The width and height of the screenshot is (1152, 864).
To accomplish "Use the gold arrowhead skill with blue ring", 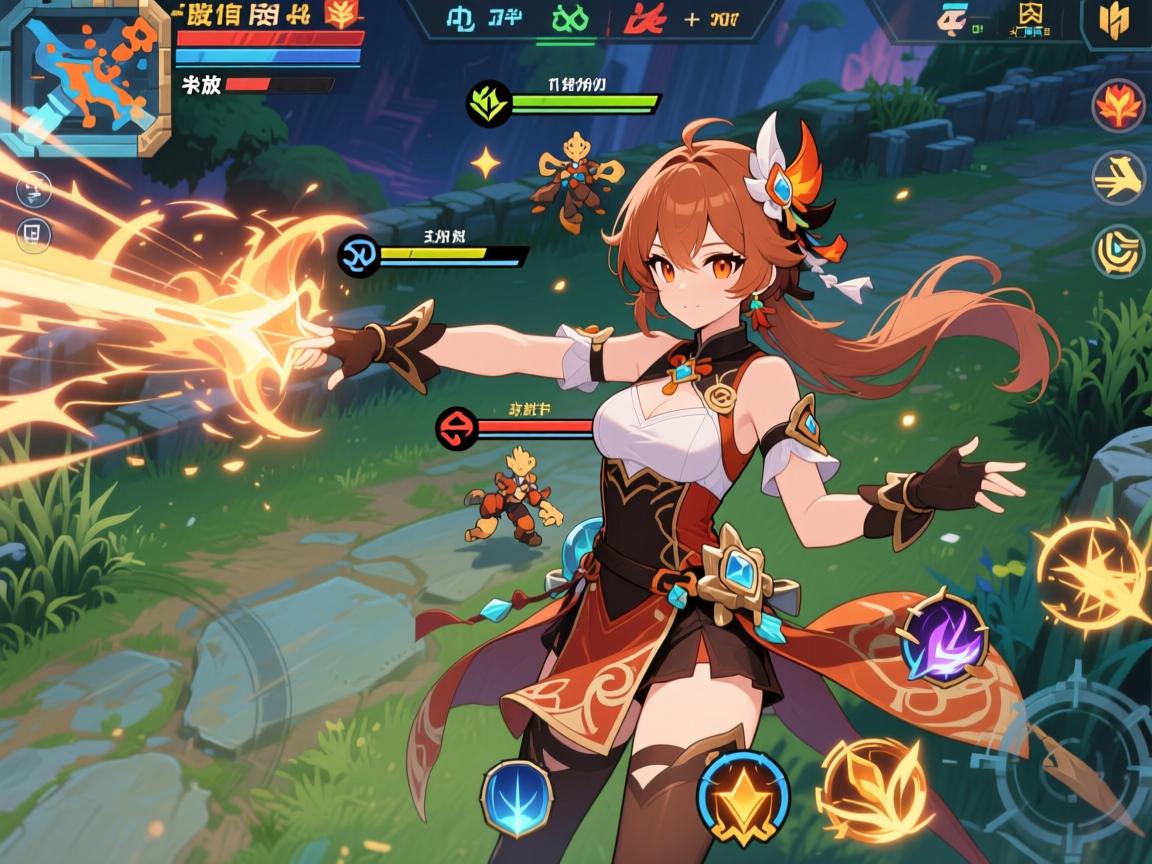I will pos(743,798).
